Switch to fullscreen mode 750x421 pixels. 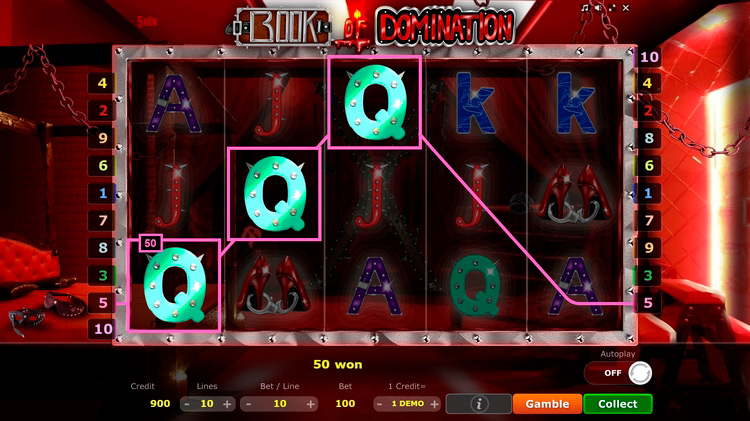(x=613, y=7)
